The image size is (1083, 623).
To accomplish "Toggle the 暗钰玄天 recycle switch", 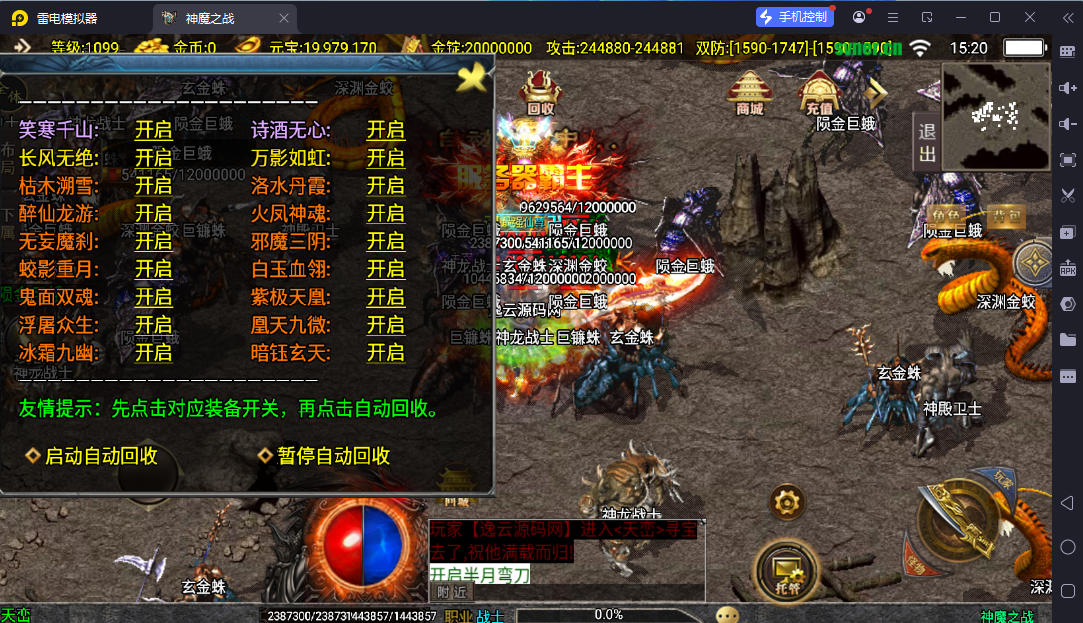I will pyautogui.click(x=385, y=353).
